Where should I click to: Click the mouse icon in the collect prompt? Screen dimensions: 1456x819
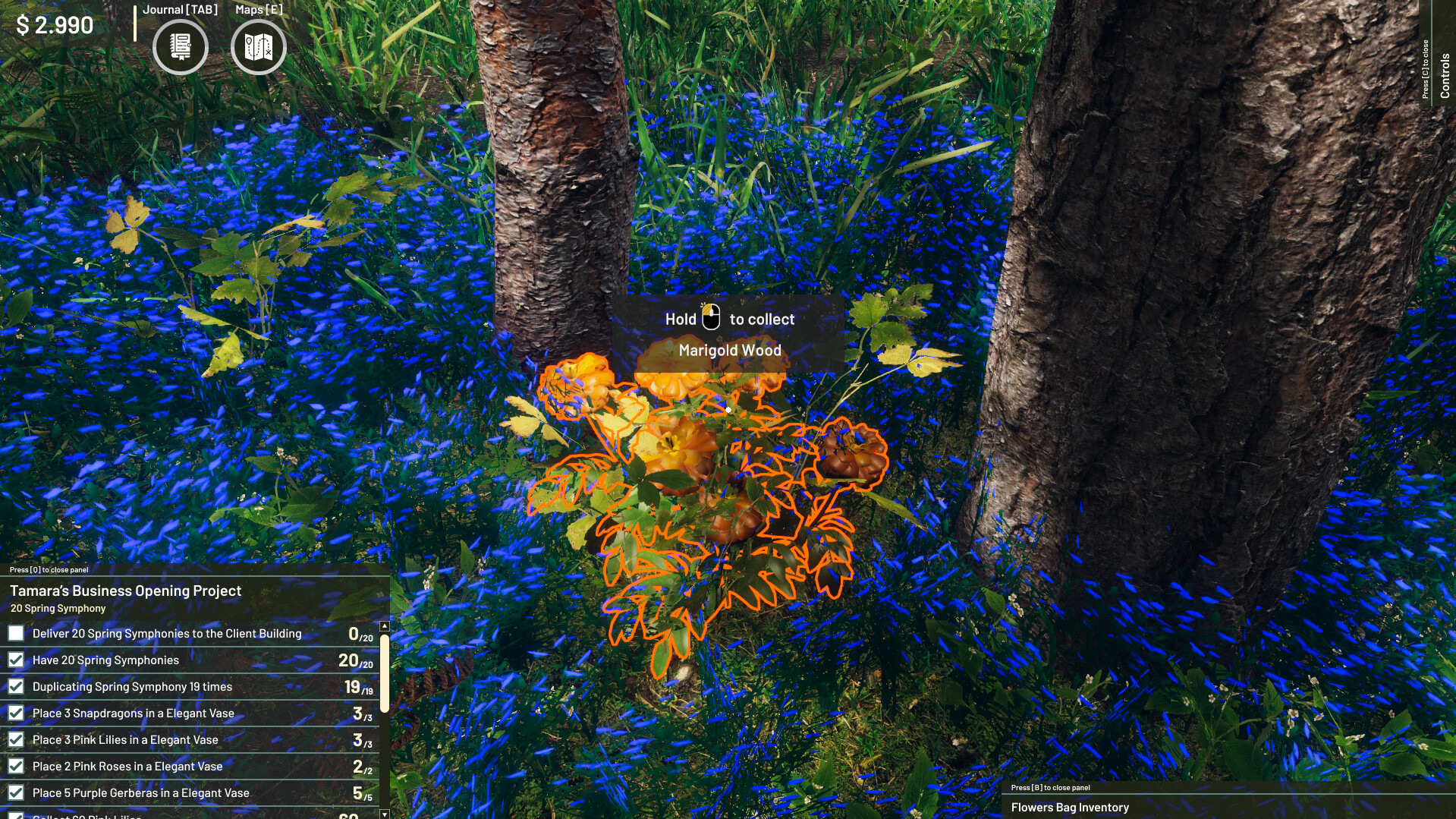coord(712,318)
